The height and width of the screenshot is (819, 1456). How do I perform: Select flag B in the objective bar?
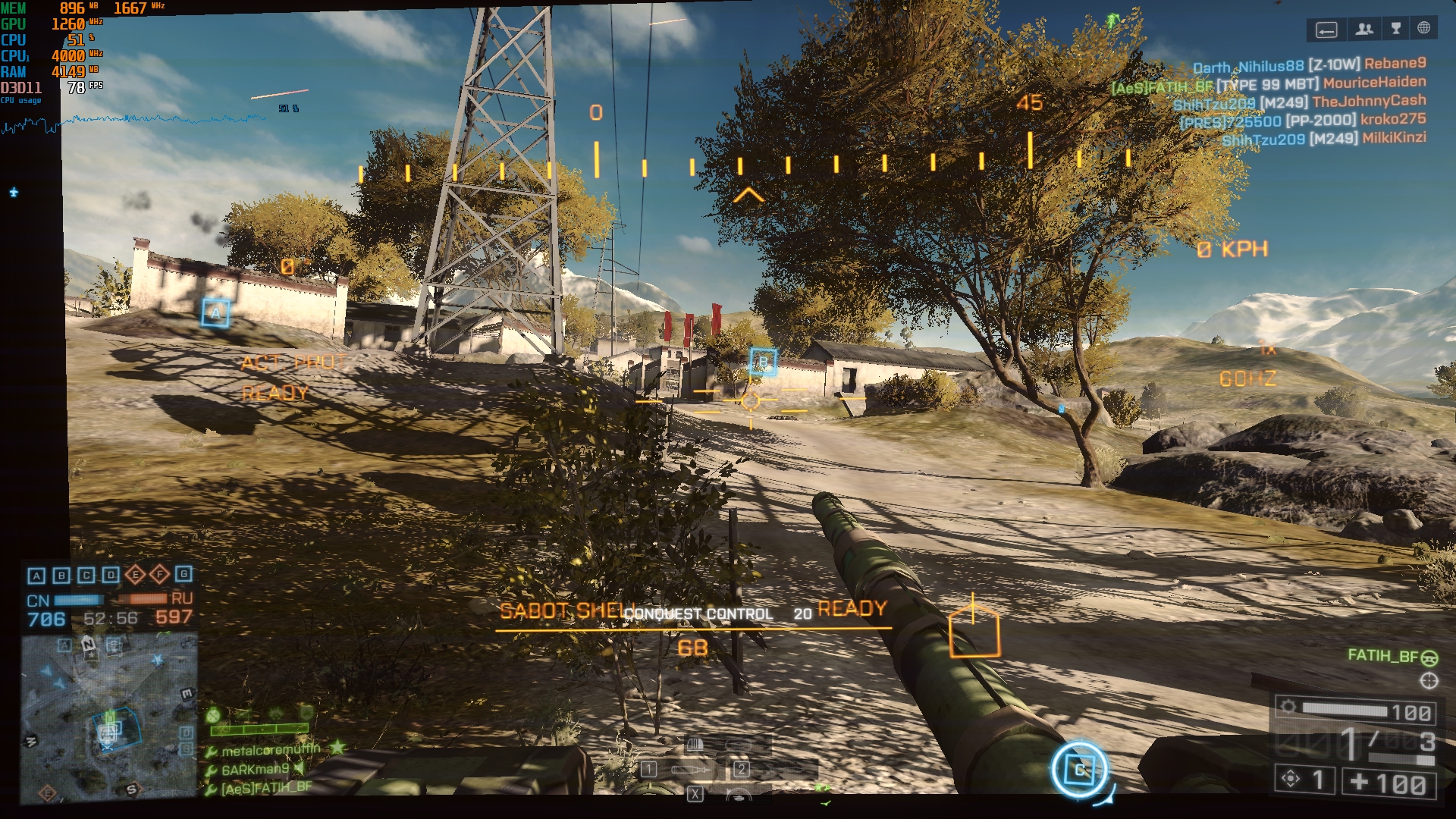(61, 576)
